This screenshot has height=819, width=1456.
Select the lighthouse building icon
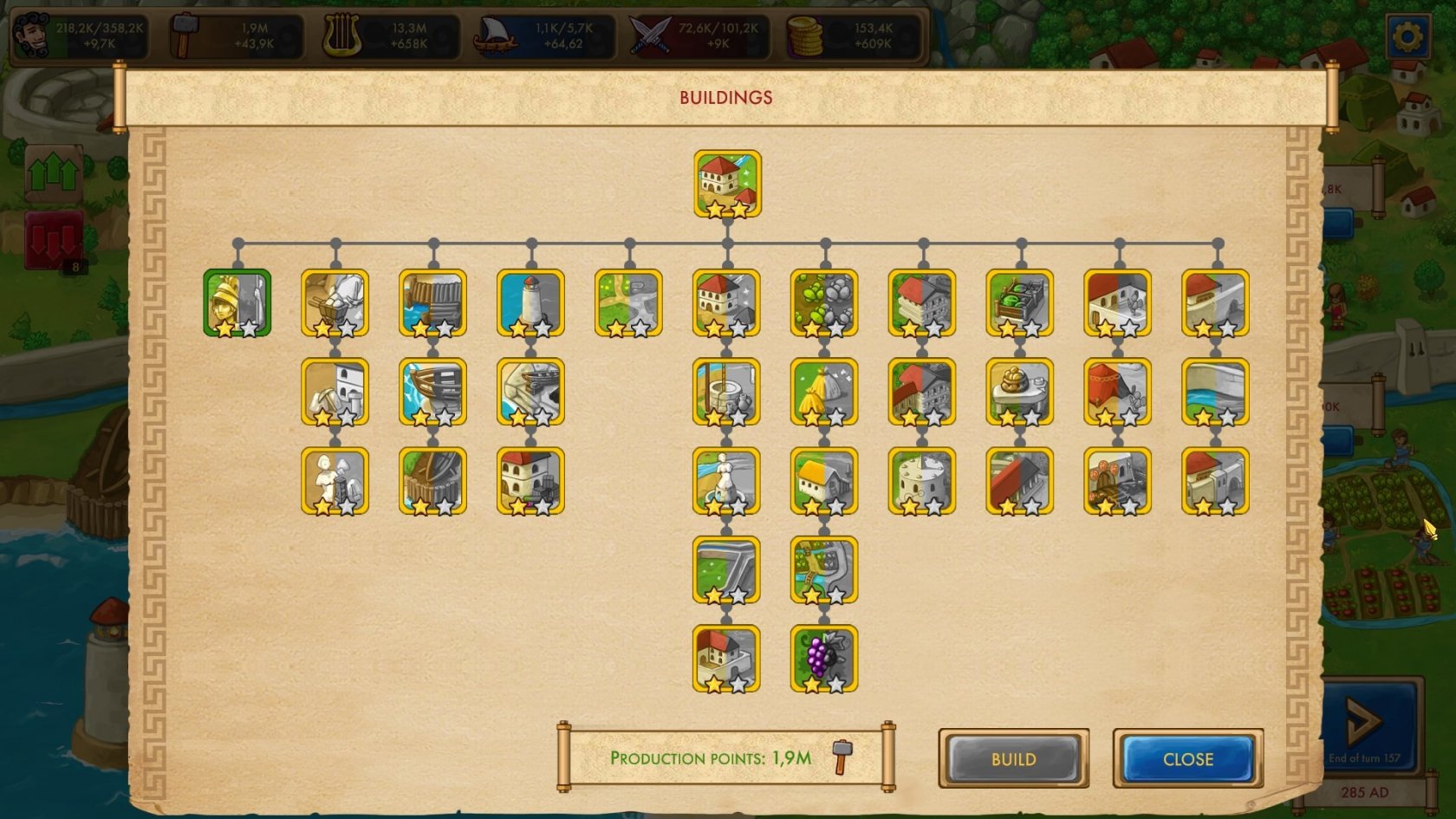click(x=530, y=302)
